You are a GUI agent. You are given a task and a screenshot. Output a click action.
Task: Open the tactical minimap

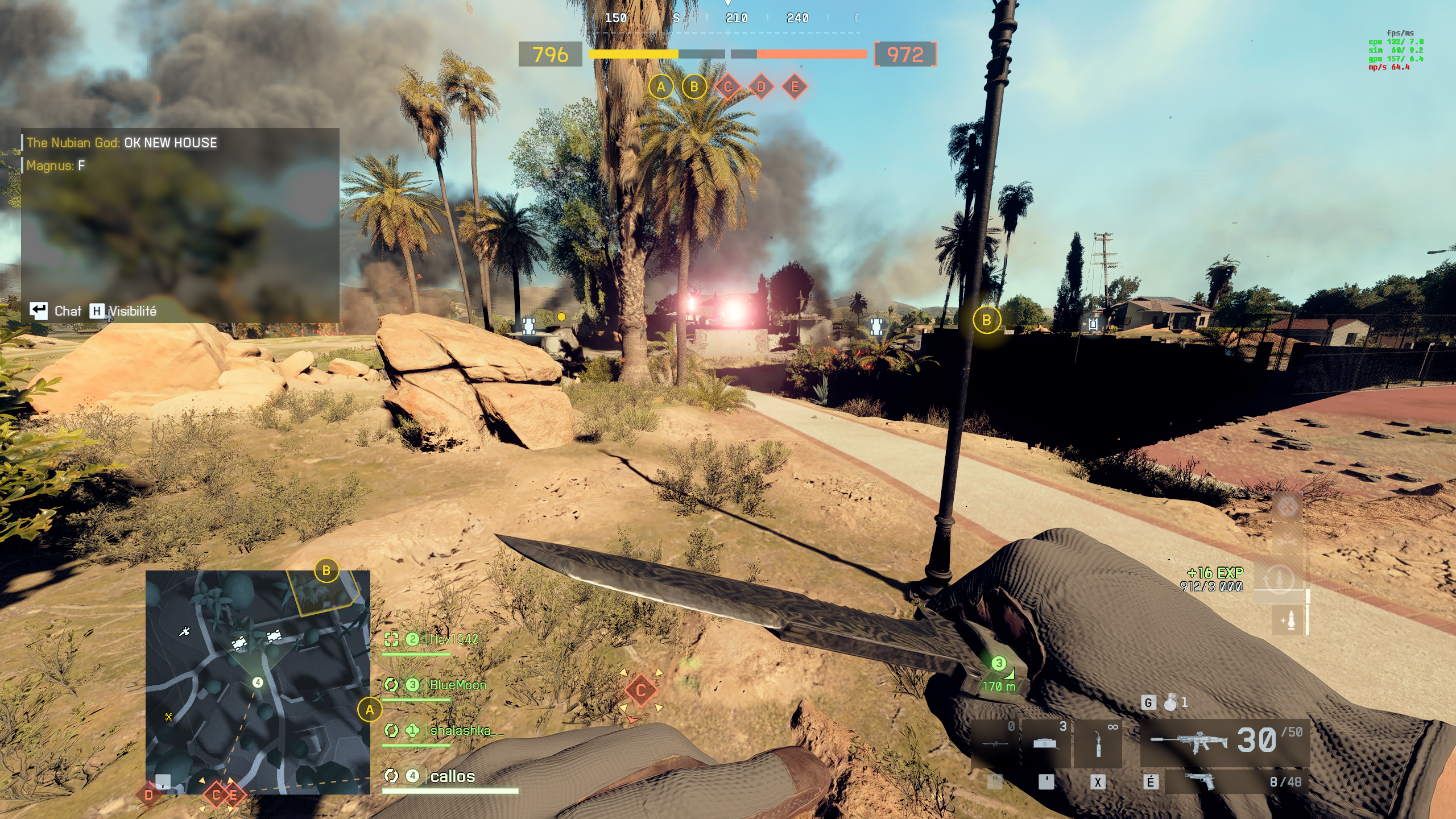click(258, 681)
